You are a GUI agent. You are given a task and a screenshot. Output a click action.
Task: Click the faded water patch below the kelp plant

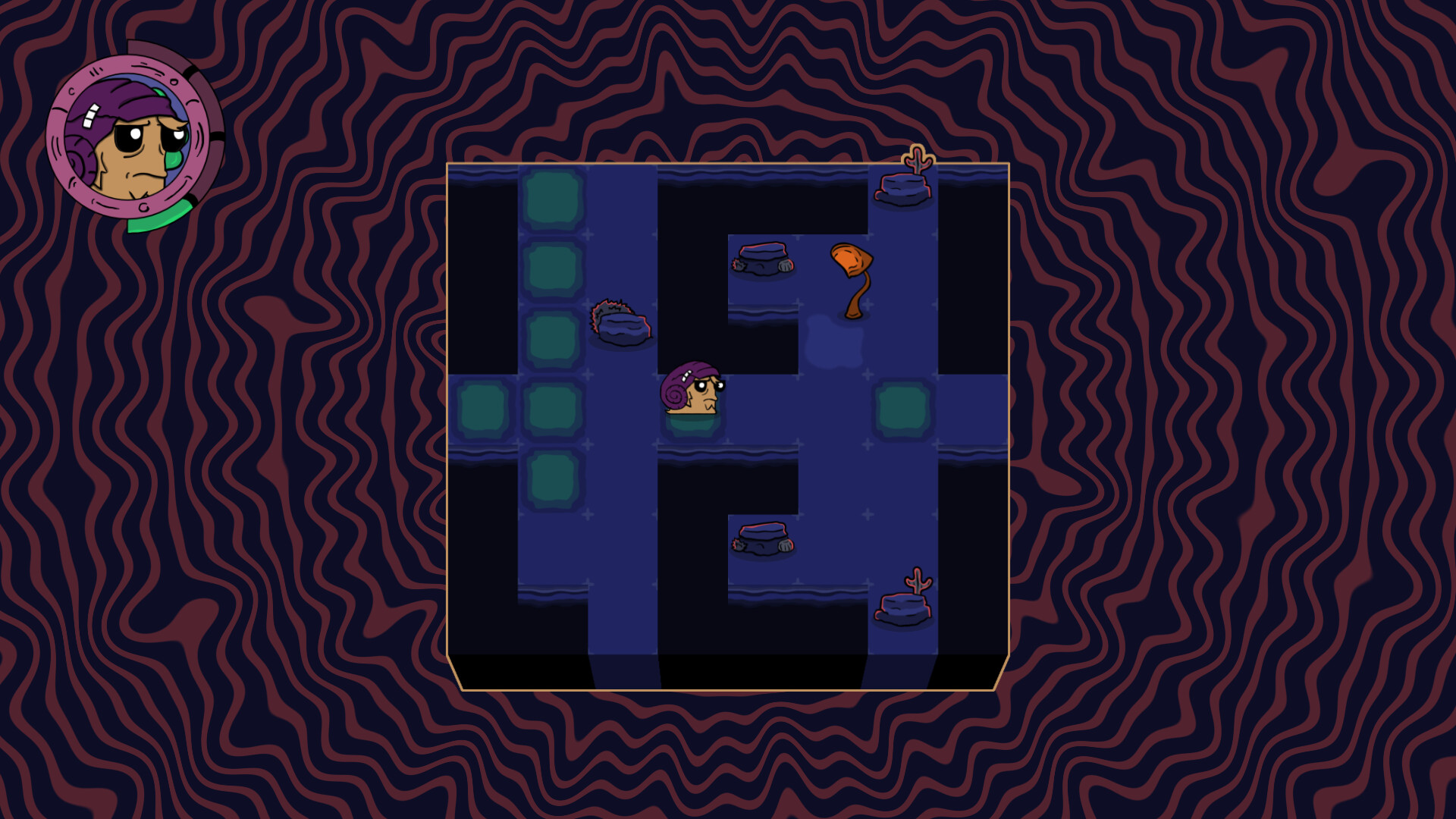pos(834,341)
